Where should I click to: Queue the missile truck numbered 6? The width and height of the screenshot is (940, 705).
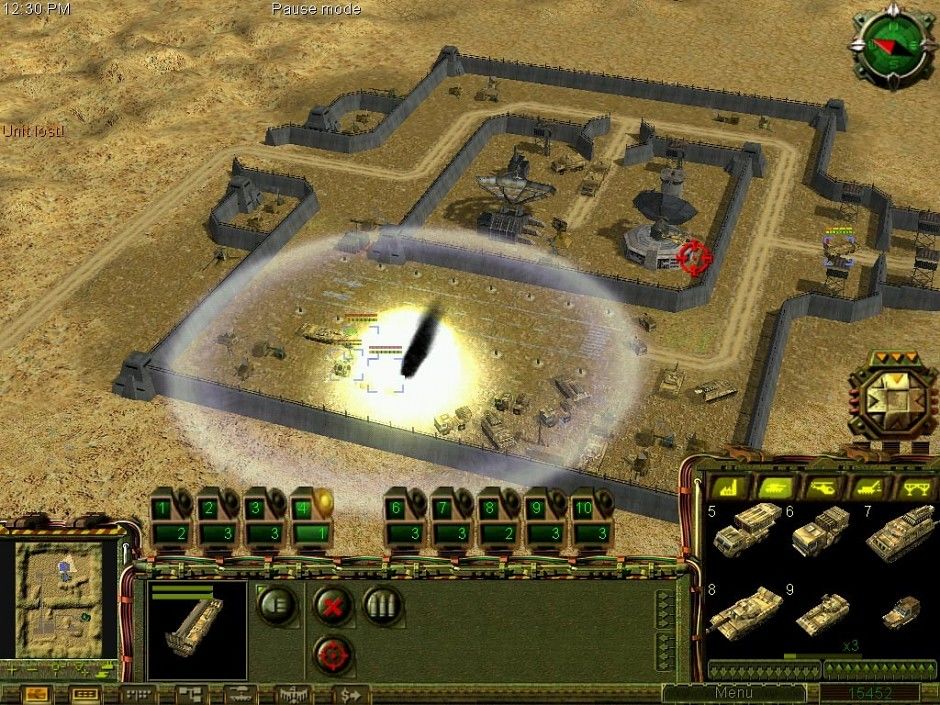pos(820,532)
